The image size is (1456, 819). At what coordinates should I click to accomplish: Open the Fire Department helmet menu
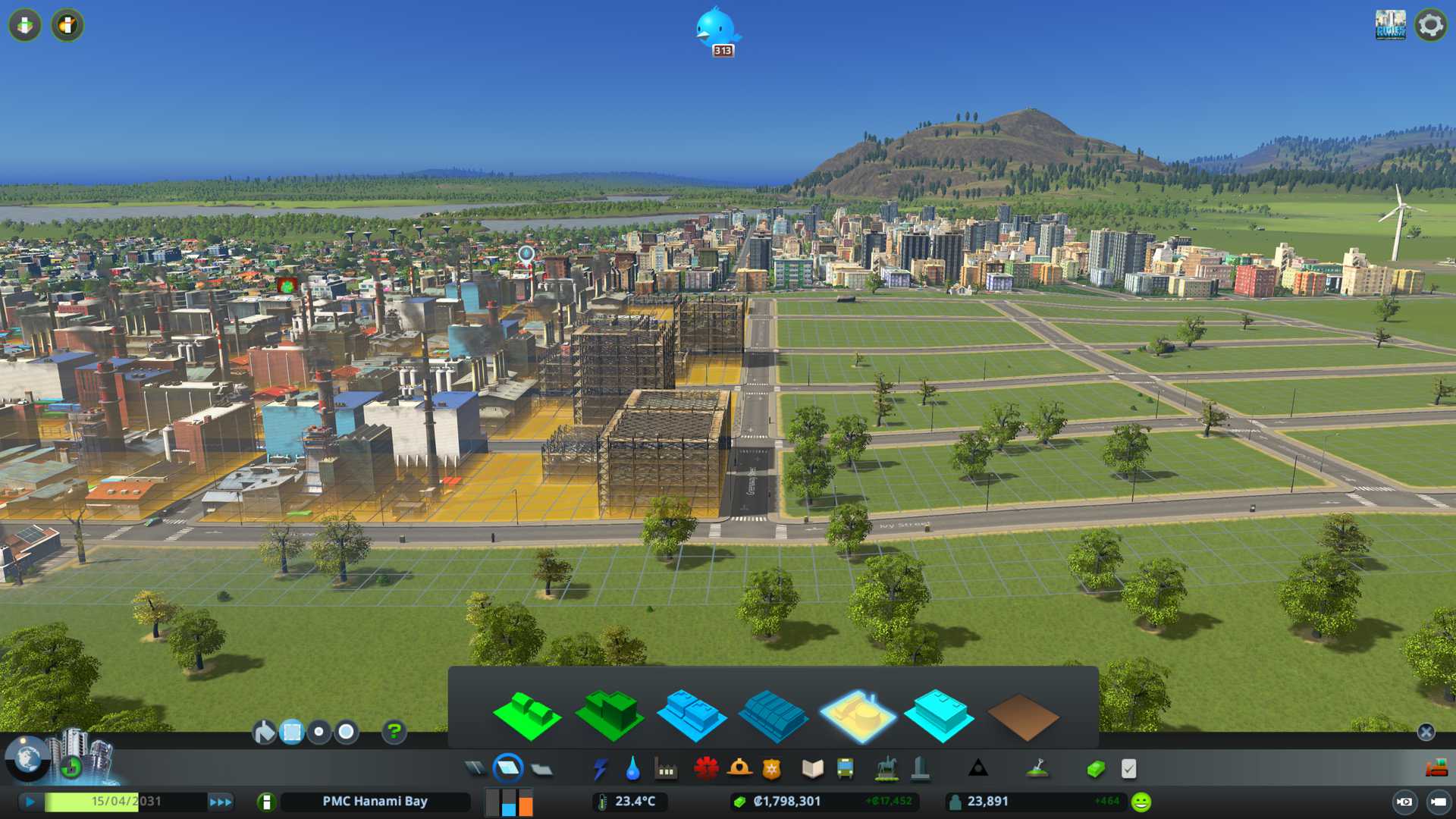tap(739, 769)
